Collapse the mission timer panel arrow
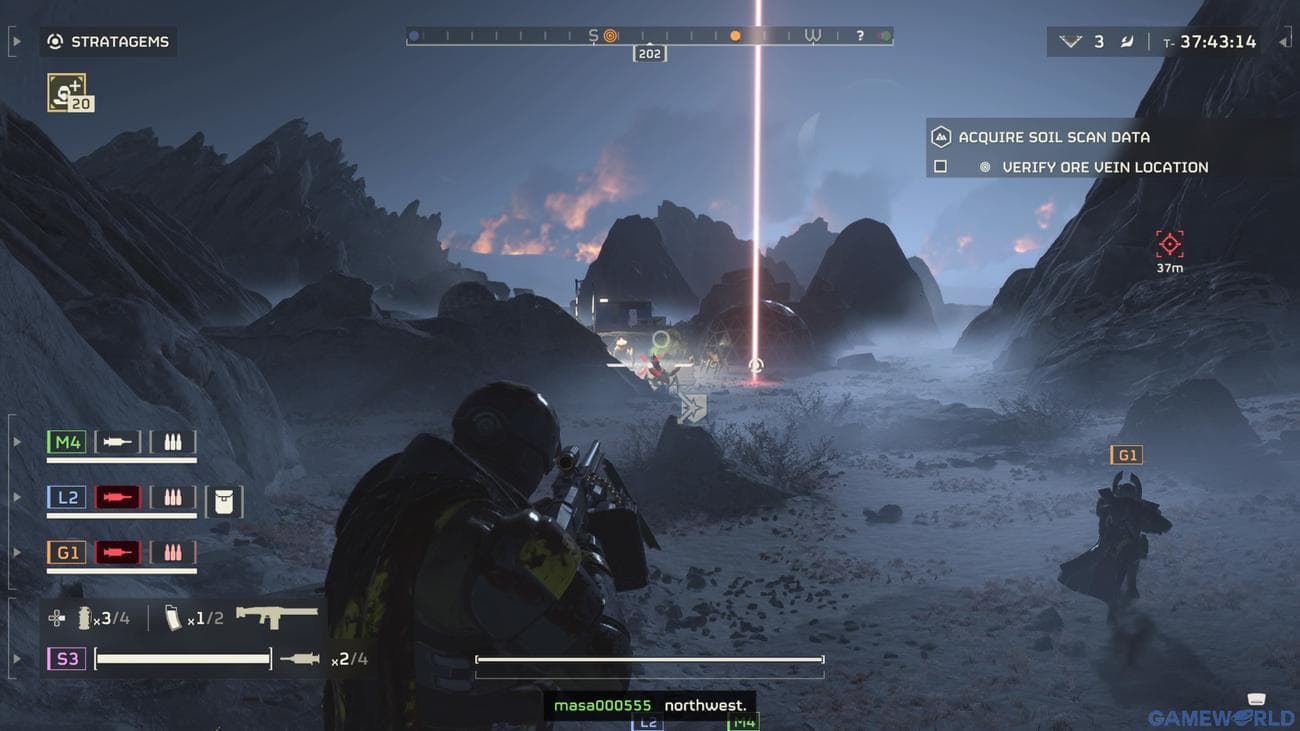1300x731 pixels. (1284, 42)
